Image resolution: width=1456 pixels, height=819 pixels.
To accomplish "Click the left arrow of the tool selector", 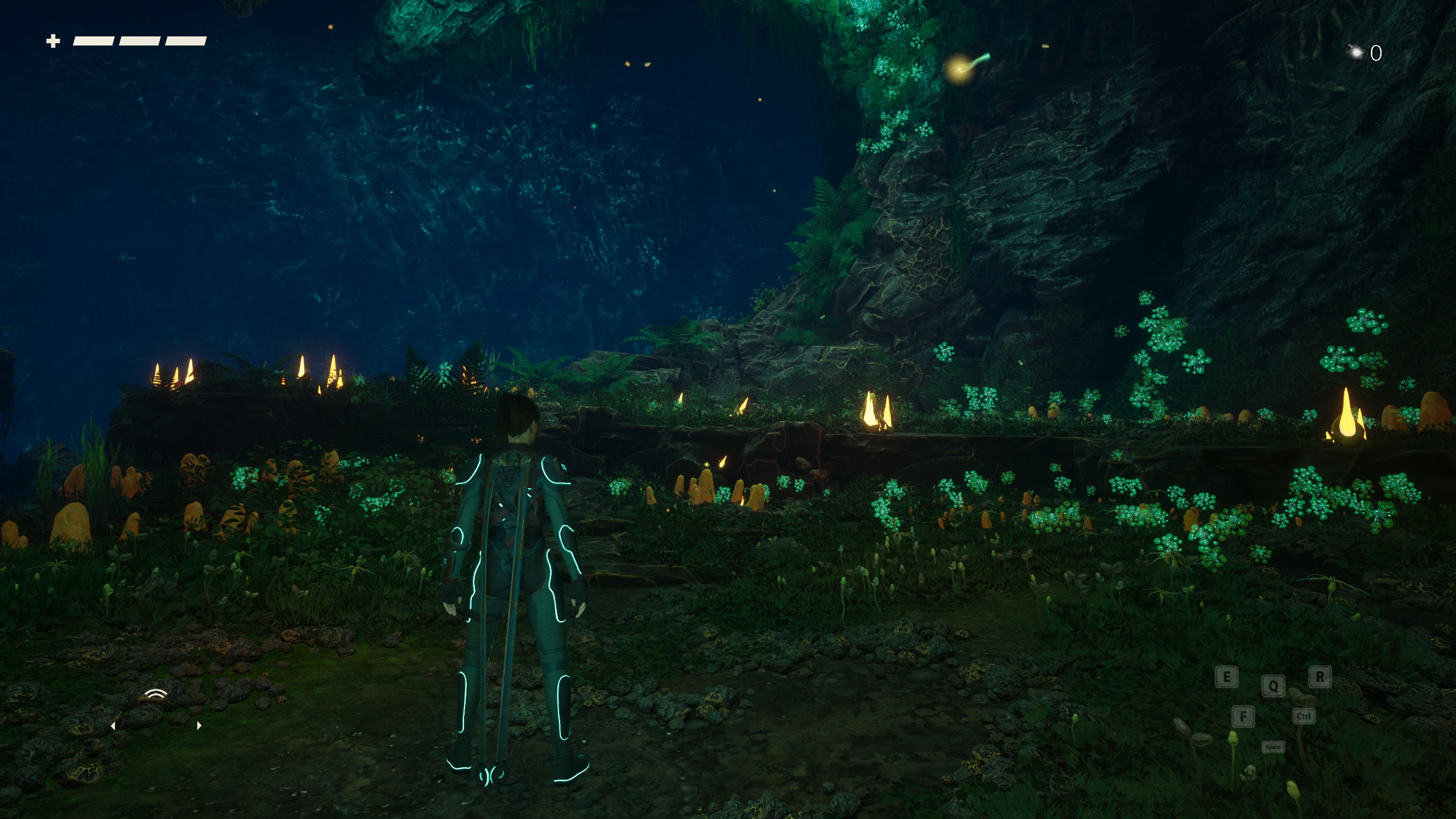I will (x=113, y=726).
